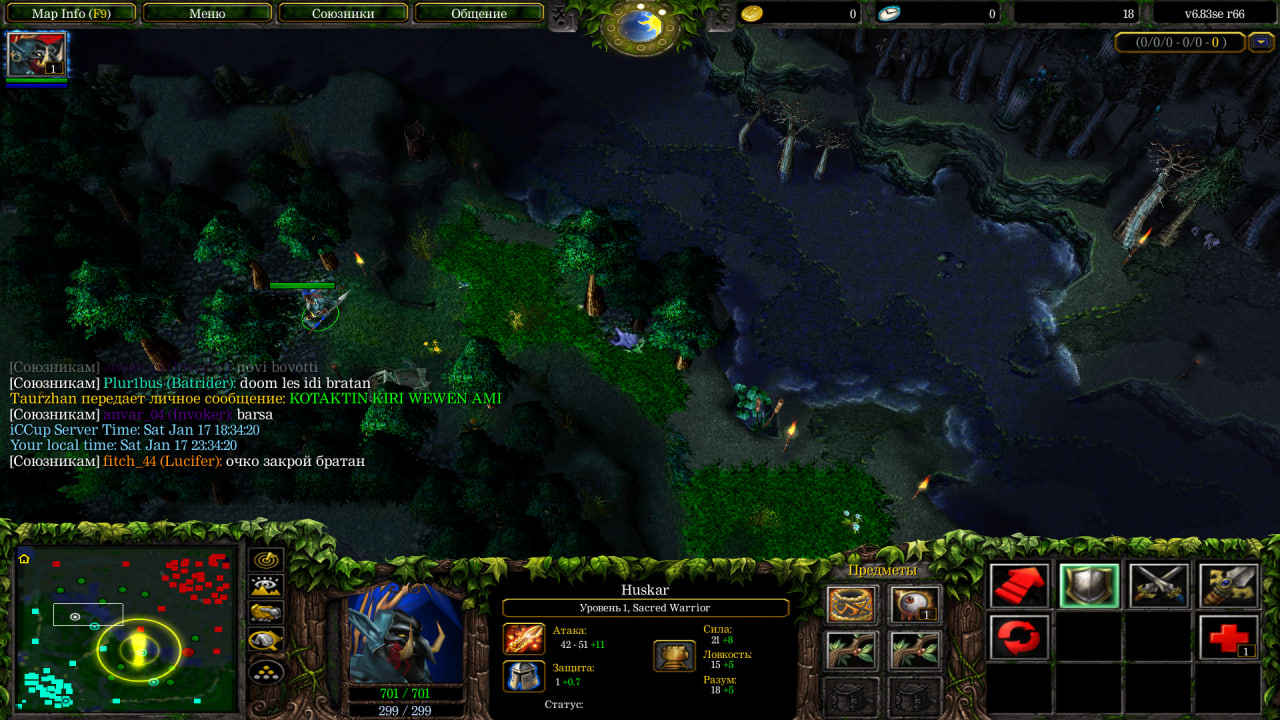This screenshot has height=720, width=1280.
Task: Click on the minimap
Action: [x=127, y=629]
